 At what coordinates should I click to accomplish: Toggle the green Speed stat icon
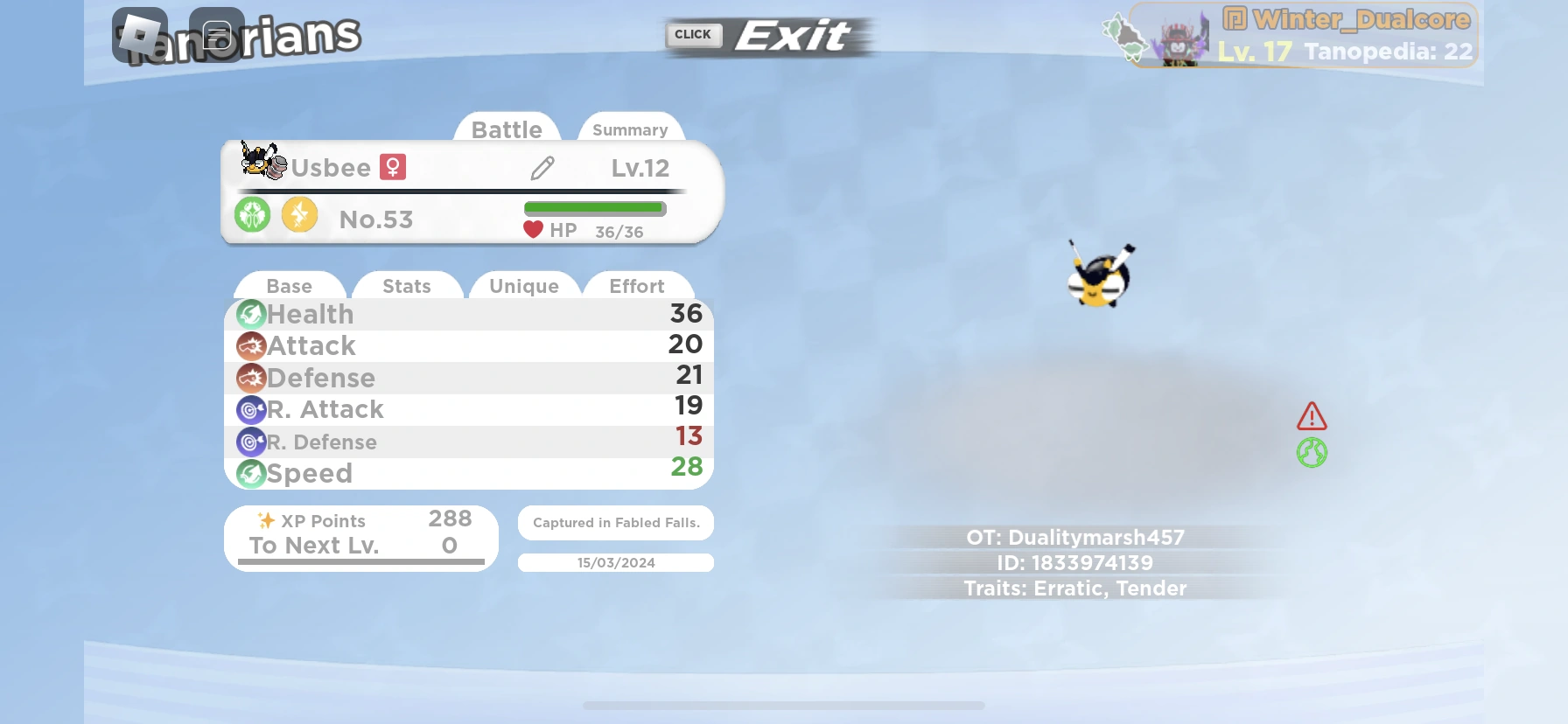point(251,473)
